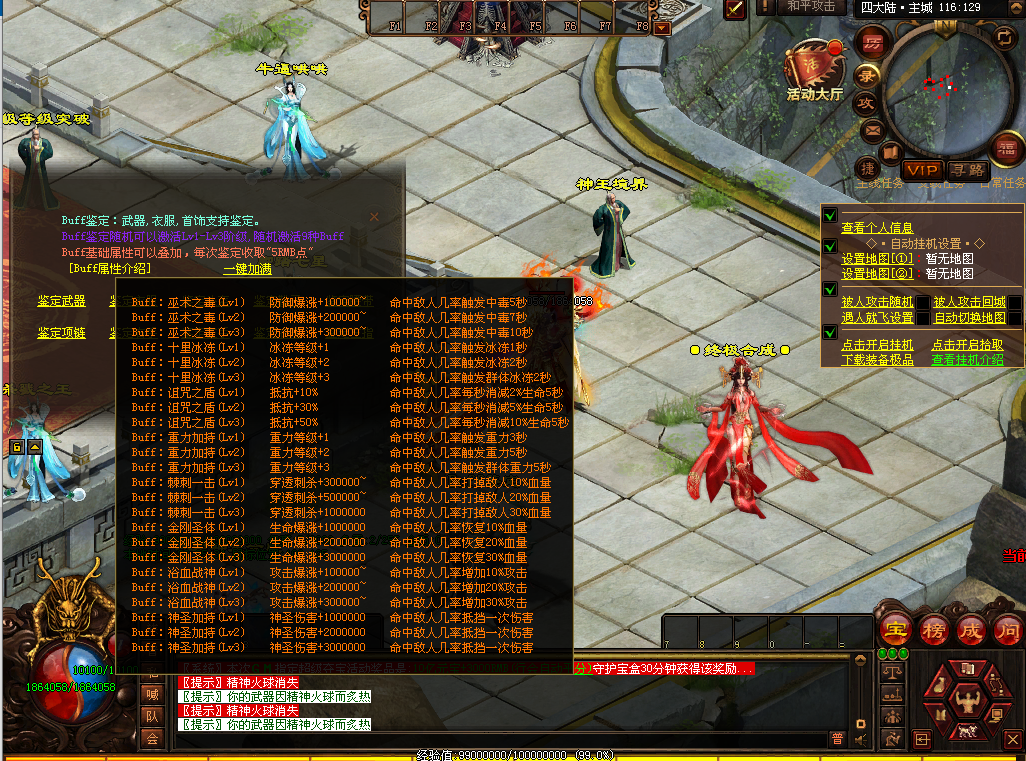The height and width of the screenshot is (761, 1026).
Task: Tick the 自动切换地图 checkbox
Action: click(x=1015, y=318)
